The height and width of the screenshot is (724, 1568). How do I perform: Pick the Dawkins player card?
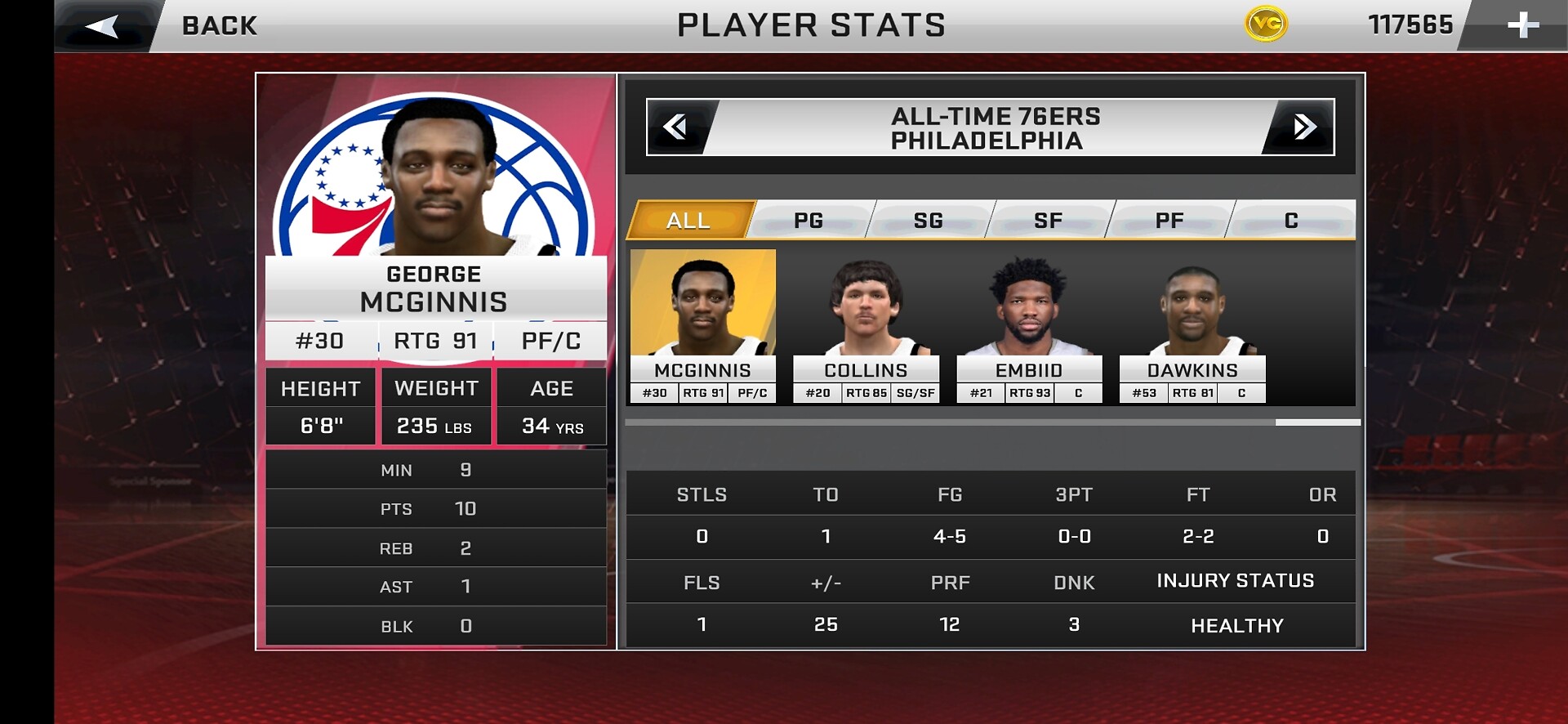click(x=1192, y=326)
